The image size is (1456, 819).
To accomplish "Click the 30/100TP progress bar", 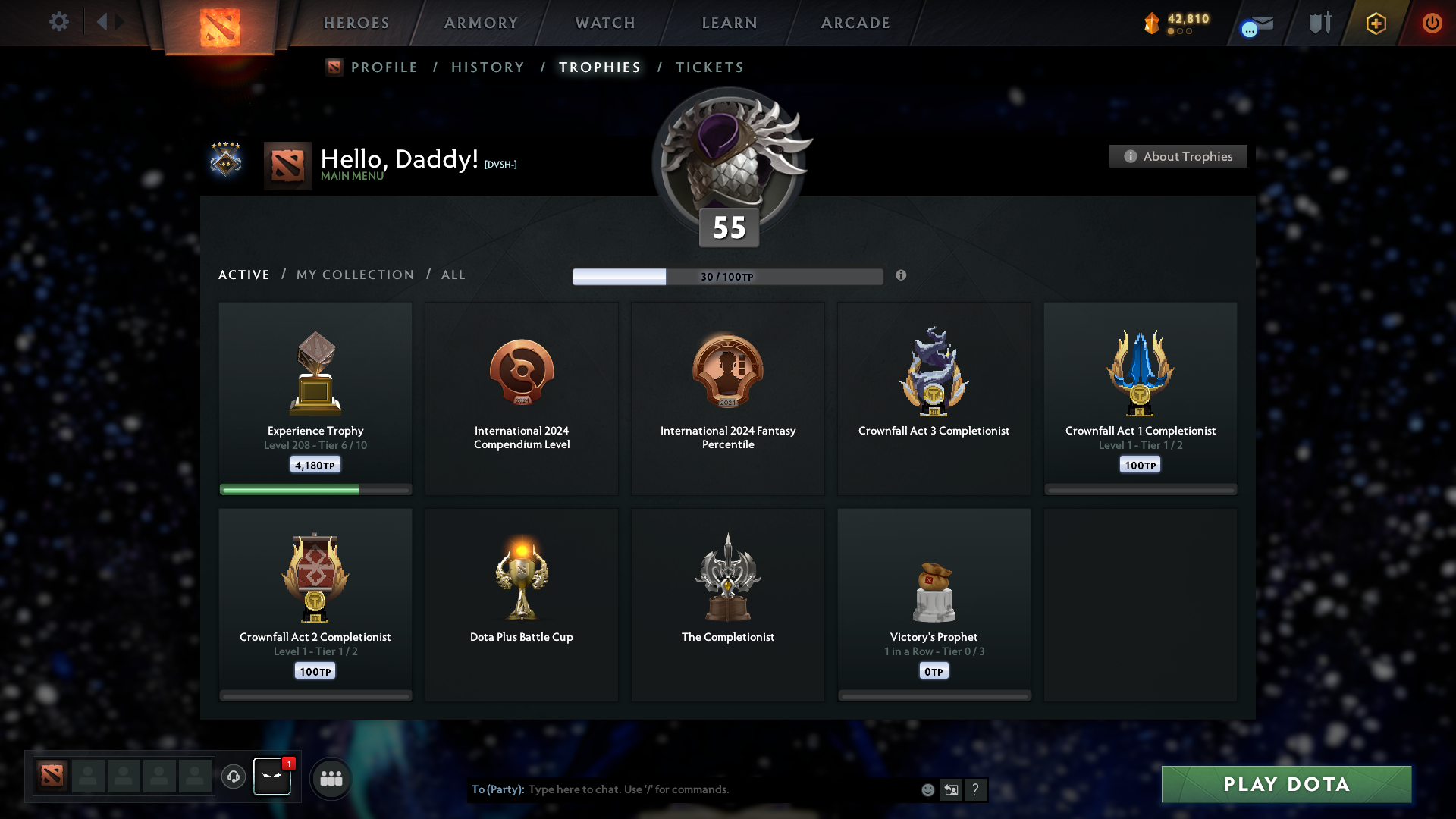I will pyautogui.click(x=728, y=276).
